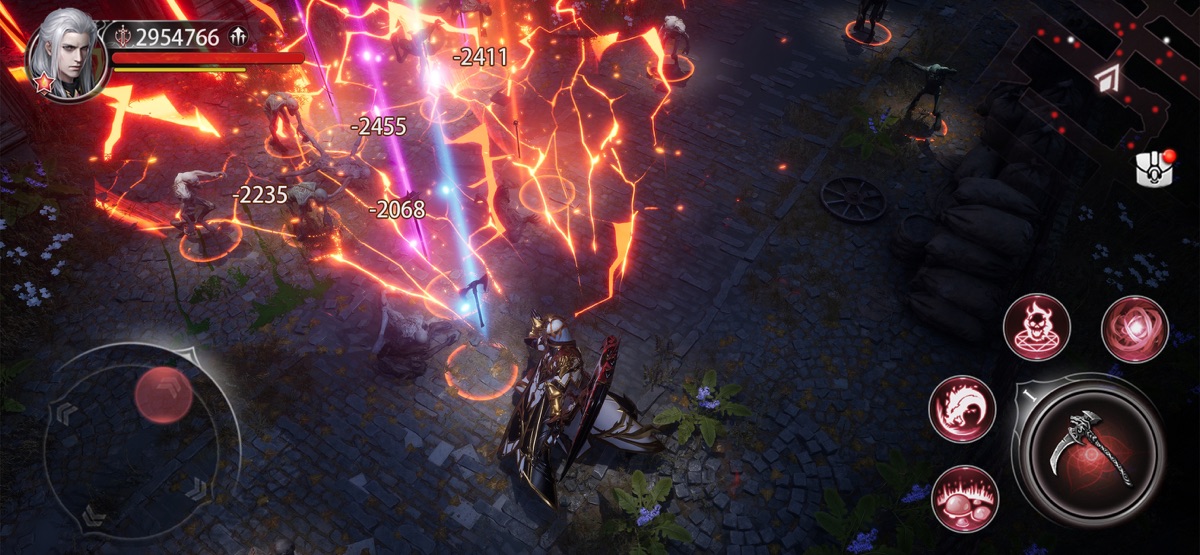
Task: Open the triple-arrow upgrade icon beside combat power
Action: pyautogui.click(x=237, y=37)
